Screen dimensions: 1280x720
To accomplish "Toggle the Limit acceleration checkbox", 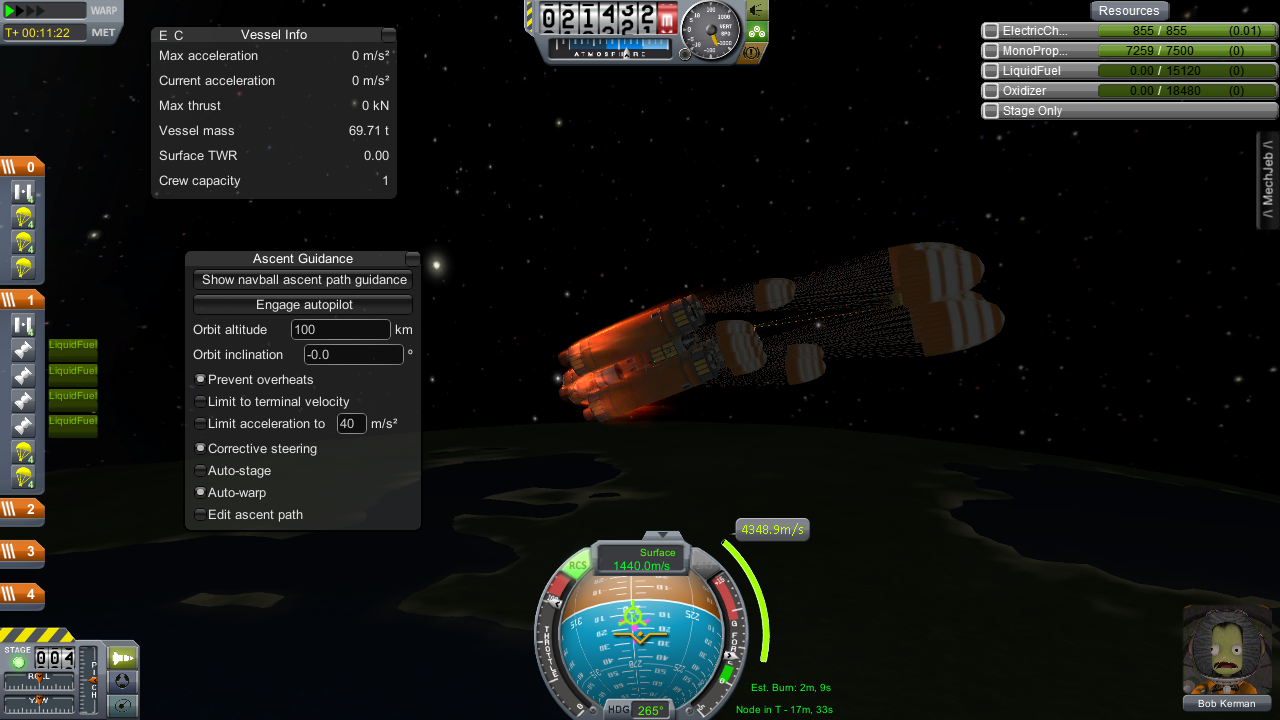I will (201, 424).
